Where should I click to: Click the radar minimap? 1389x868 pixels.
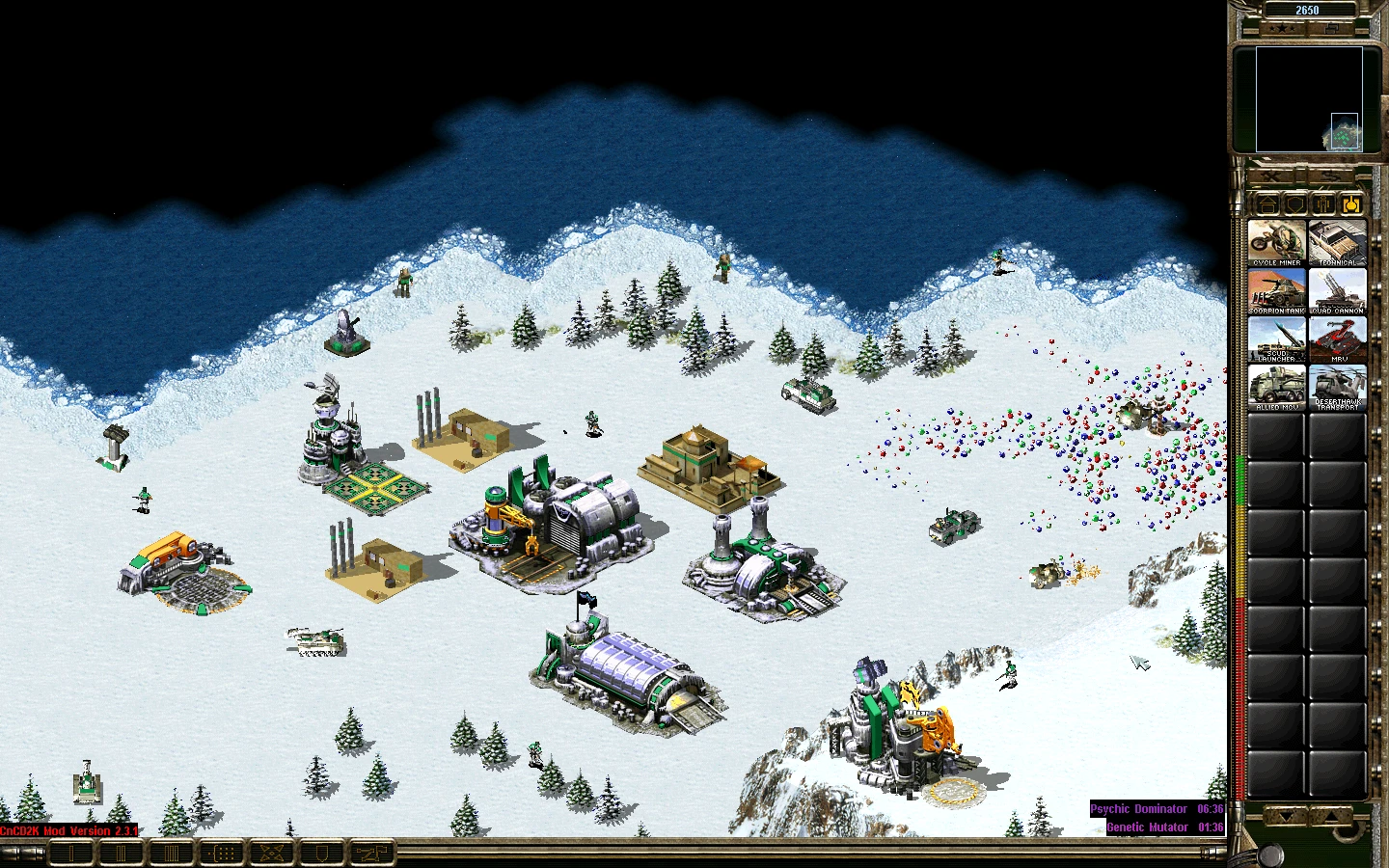tap(1308, 99)
